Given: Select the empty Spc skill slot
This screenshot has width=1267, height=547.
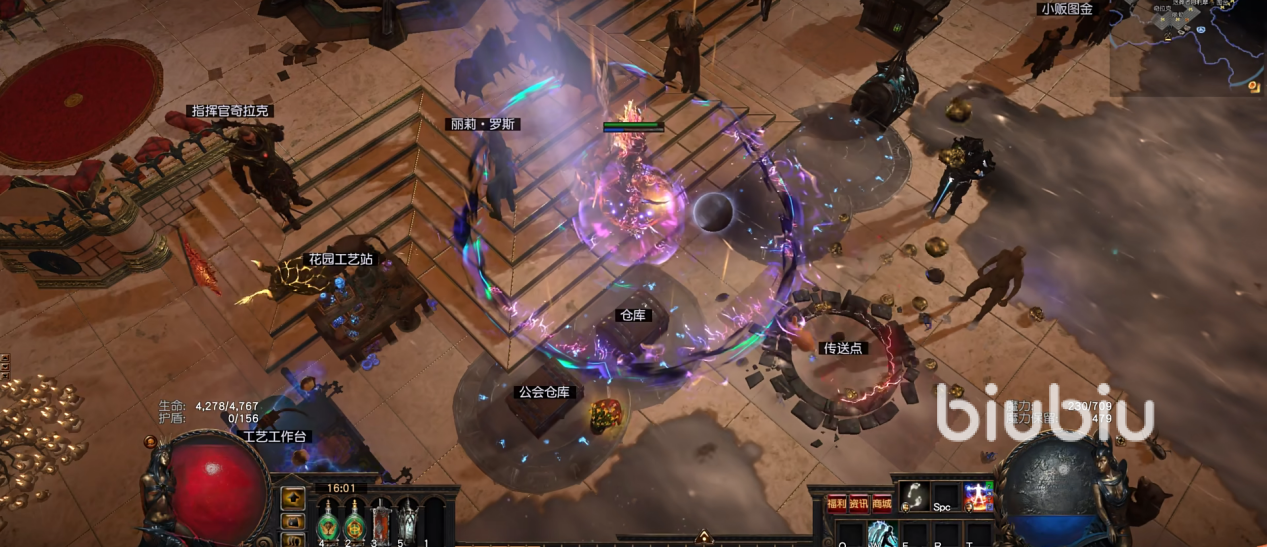Looking at the screenshot, I should (x=945, y=495).
